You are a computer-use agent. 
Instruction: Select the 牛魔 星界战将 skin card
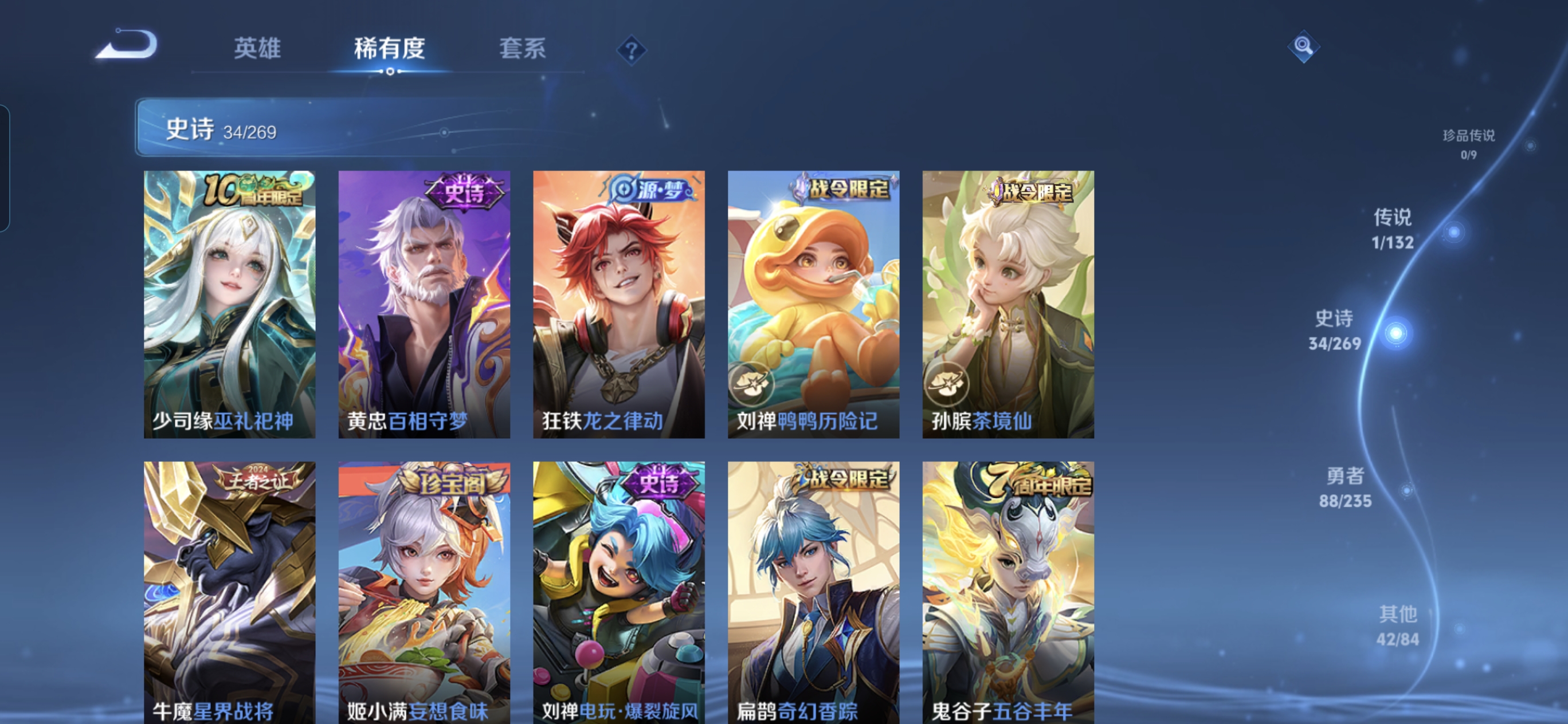[x=229, y=591]
